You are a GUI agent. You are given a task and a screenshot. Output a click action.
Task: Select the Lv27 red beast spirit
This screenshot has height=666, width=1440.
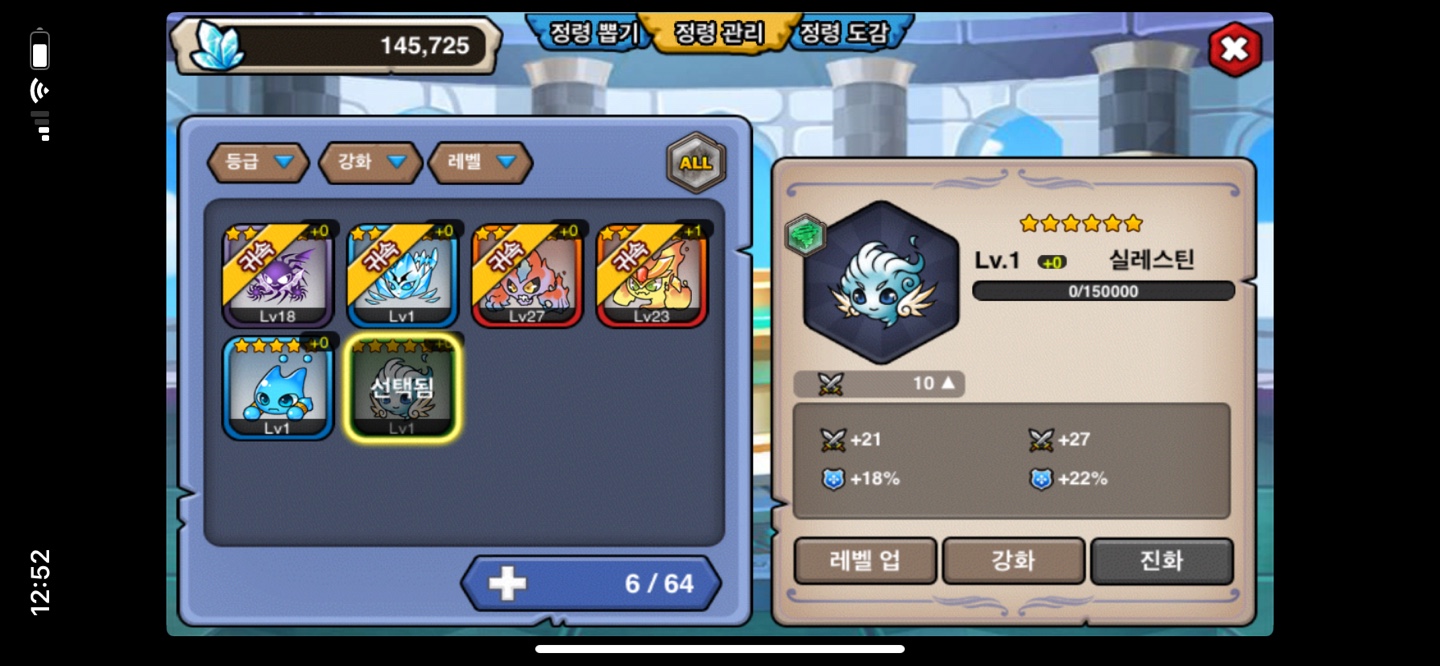click(x=527, y=276)
